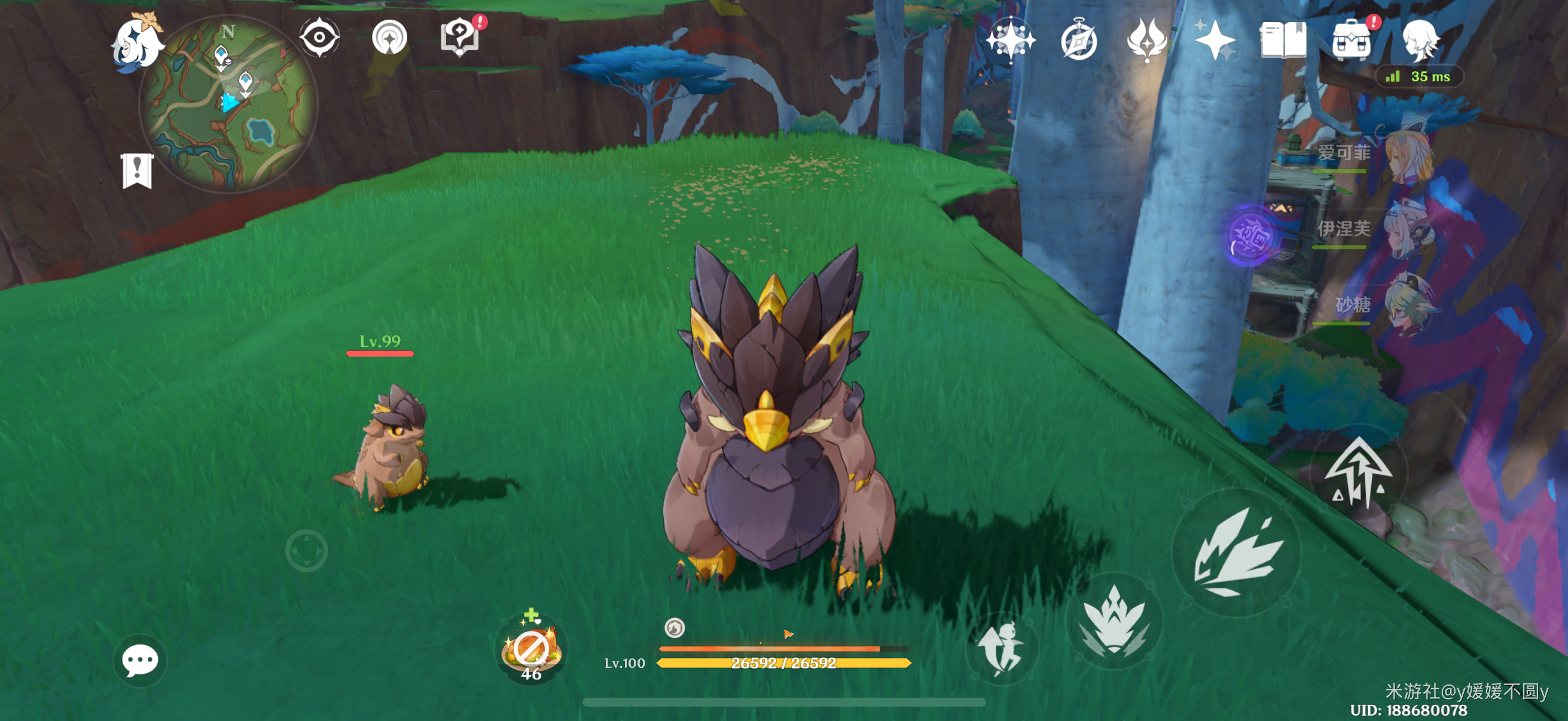Use the claw normal attack button
The image size is (1568, 721).
coord(1237,552)
